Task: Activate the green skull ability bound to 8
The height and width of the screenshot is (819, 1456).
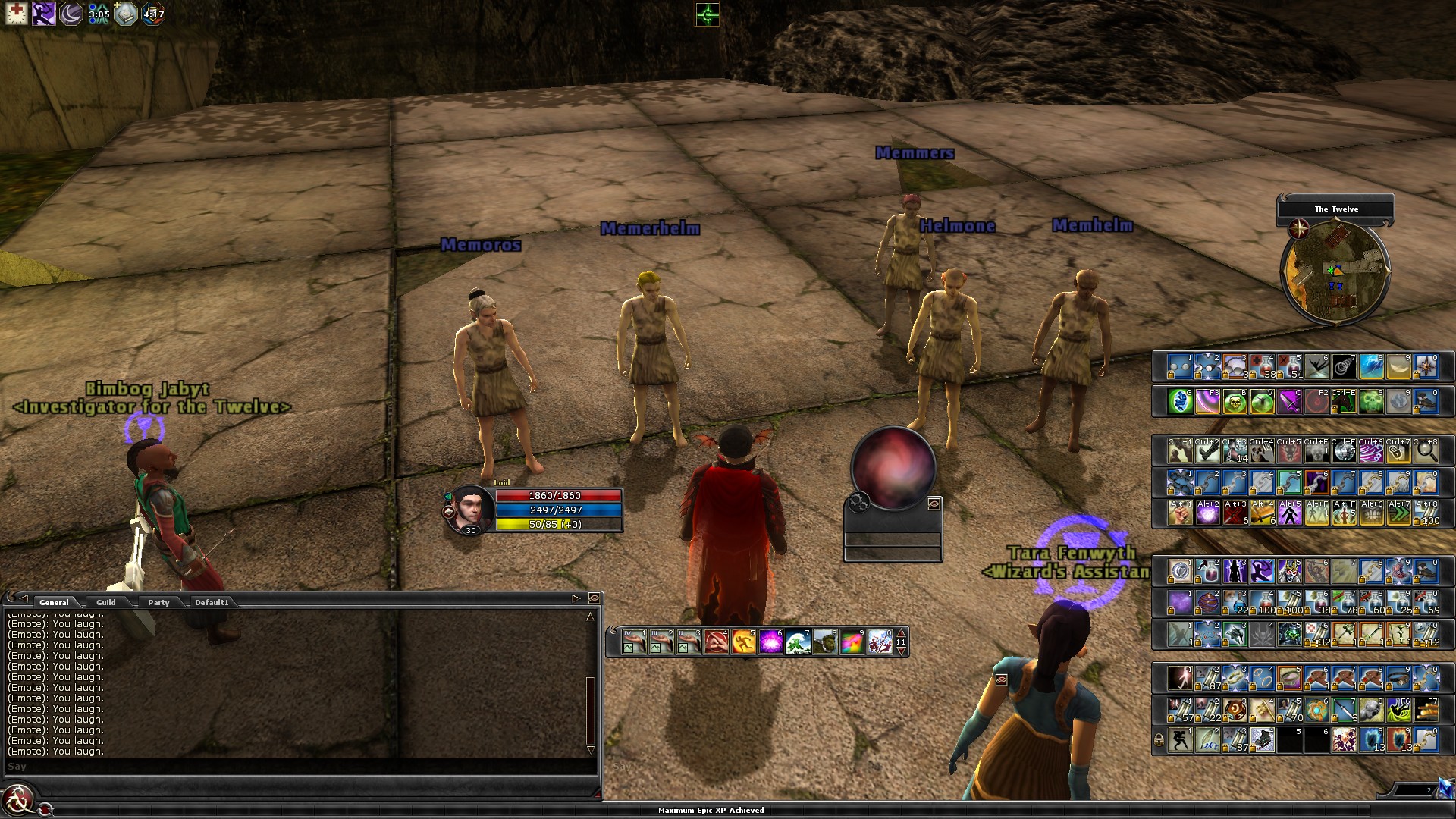Action: tap(1373, 403)
